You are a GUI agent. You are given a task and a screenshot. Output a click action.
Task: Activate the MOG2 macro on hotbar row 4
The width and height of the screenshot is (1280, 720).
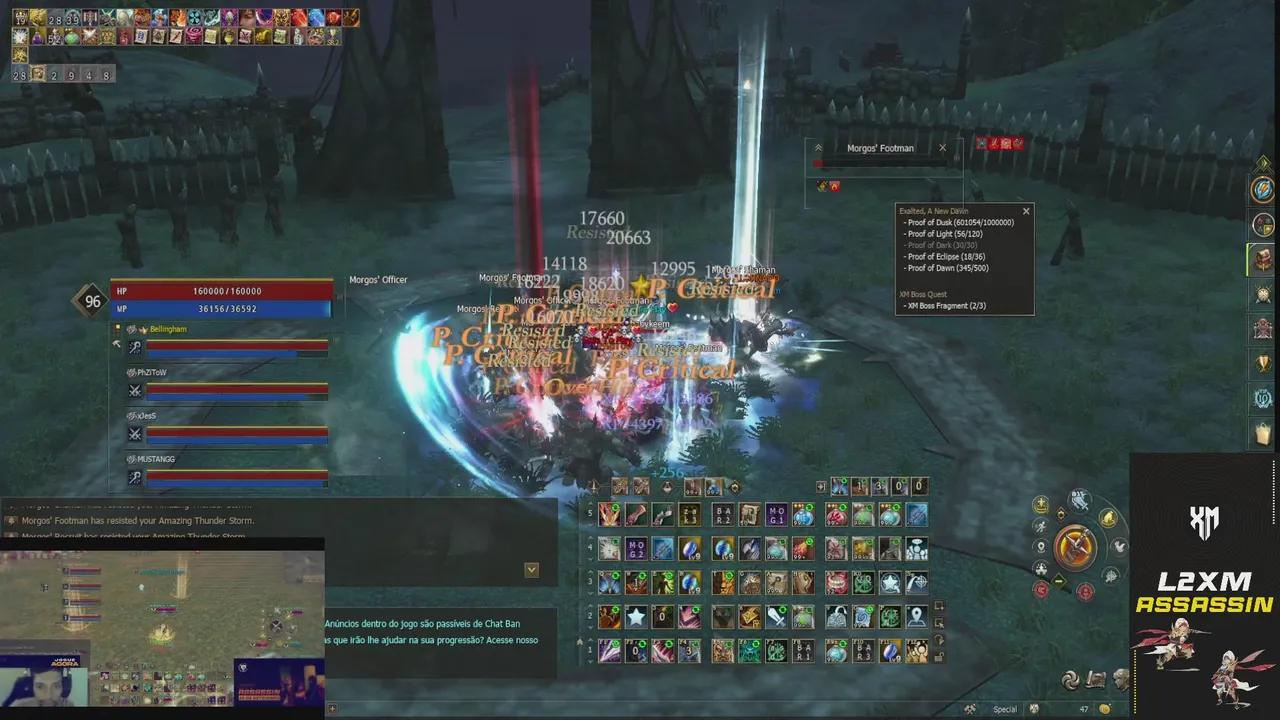[x=636, y=548]
